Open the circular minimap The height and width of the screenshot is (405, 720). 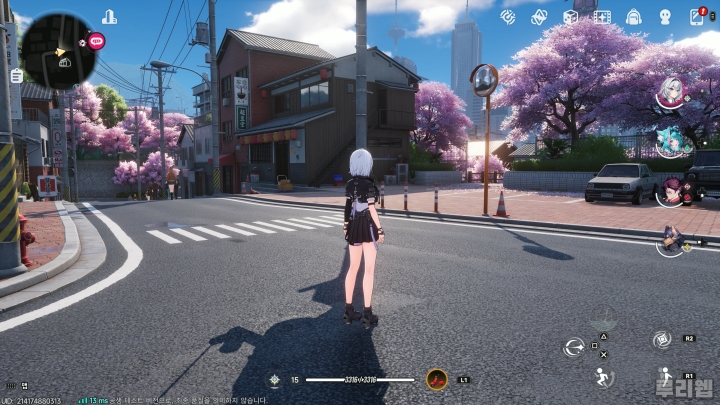pos(58,50)
